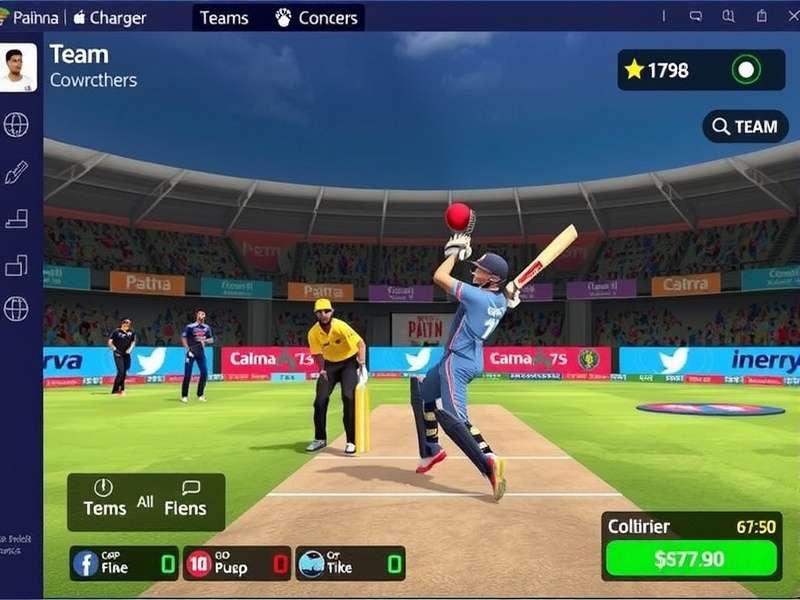This screenshot has width=800, height=600.
Task: Open the chat bubble icon in top bar
Action: [x=696, y=17]
